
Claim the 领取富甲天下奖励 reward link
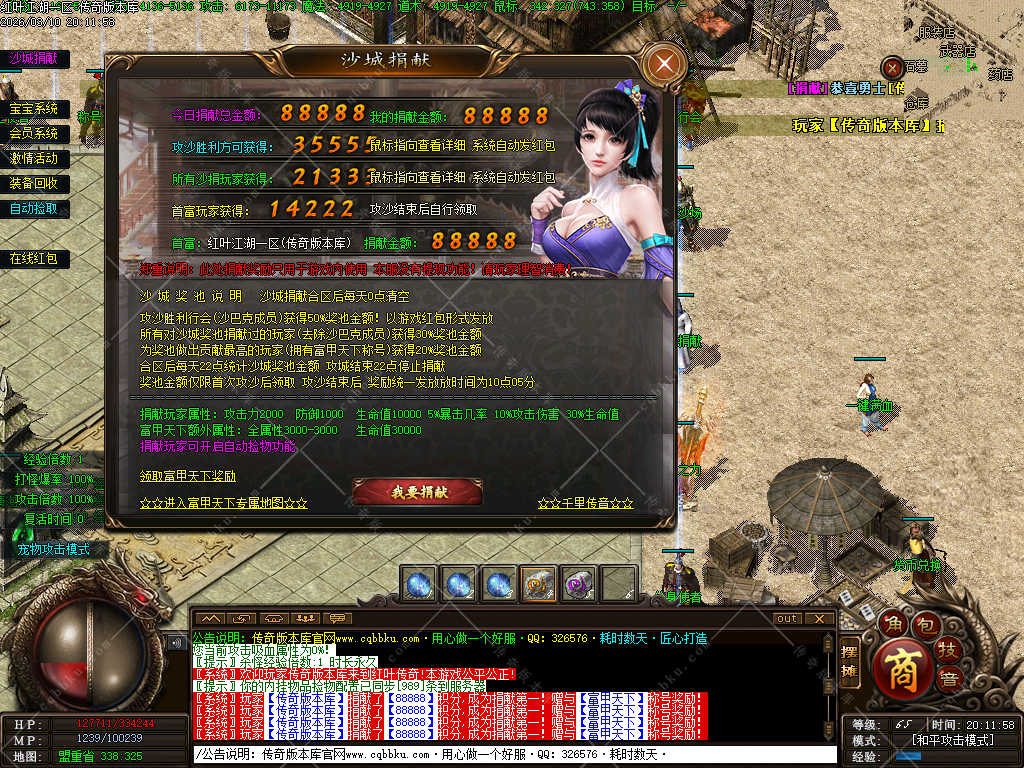point(188,475)
